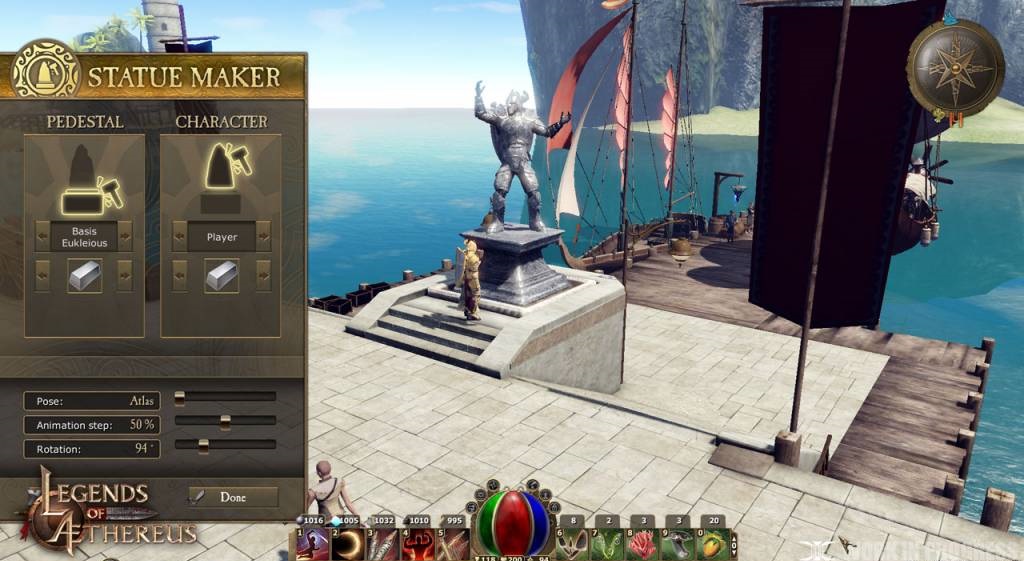This screenshot has width=1024, height=561.
Task: Select next pedestal type after Basis Eukleious
Action: pos(125,237)
